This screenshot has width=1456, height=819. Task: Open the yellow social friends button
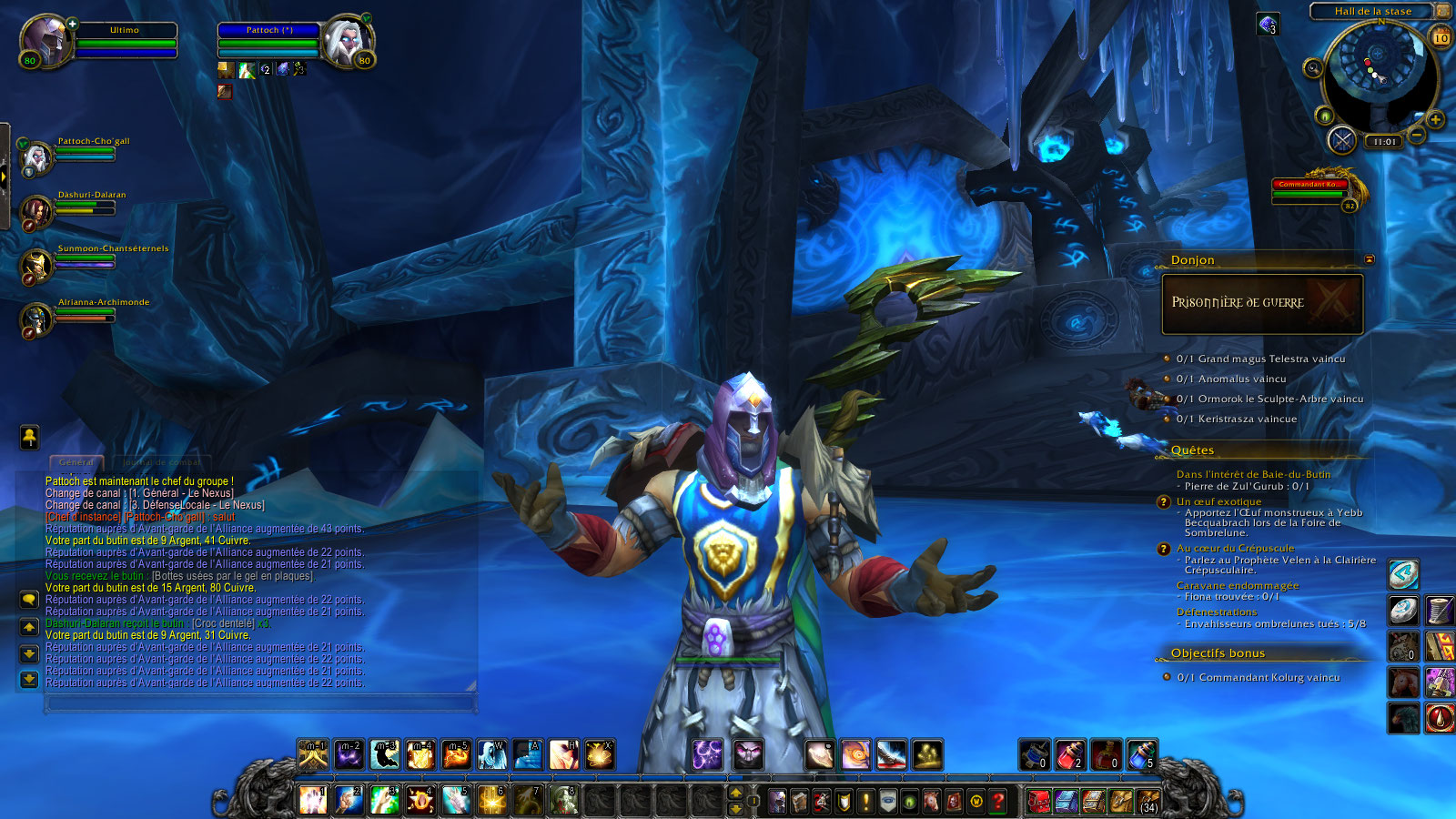pos(29,437)
